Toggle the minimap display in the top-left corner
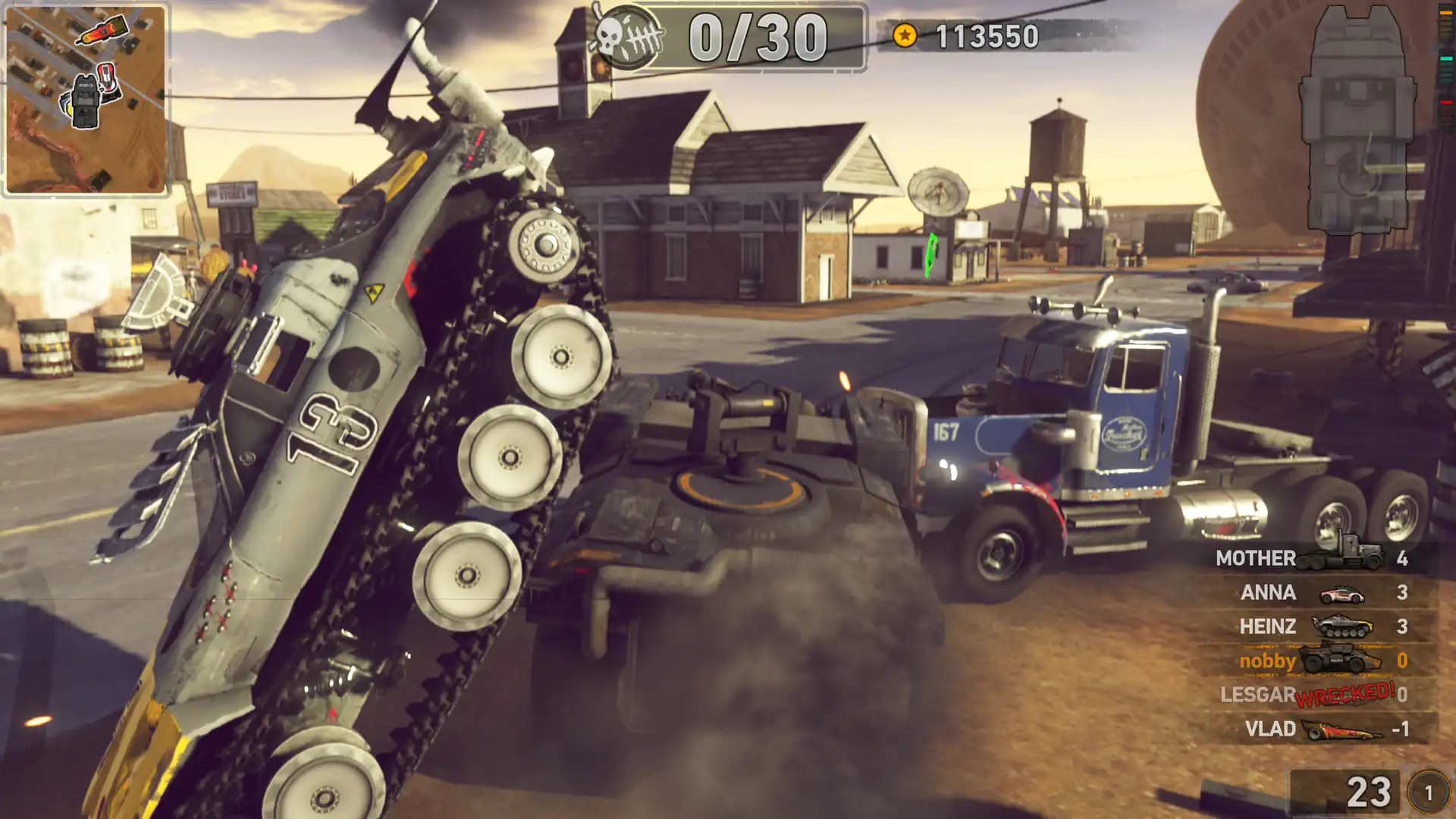The width and height of the screenshot is (1456, 819). pos(87,99)
